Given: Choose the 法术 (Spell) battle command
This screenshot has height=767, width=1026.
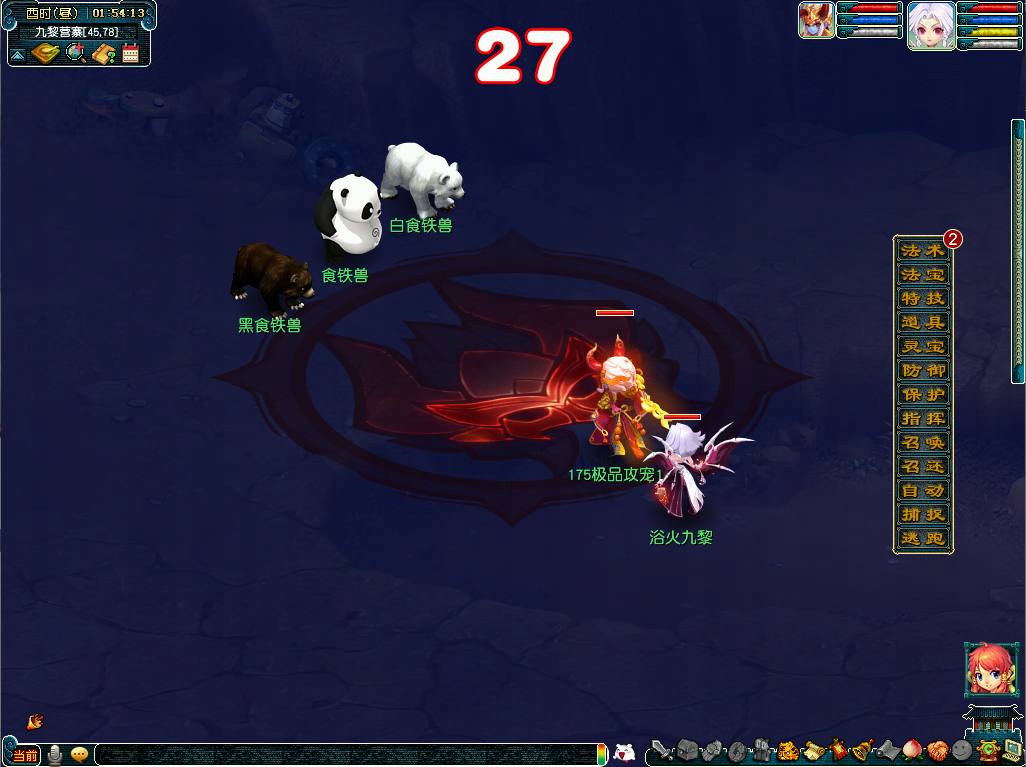Looking at the screenshot, I should tap(921, 250).
